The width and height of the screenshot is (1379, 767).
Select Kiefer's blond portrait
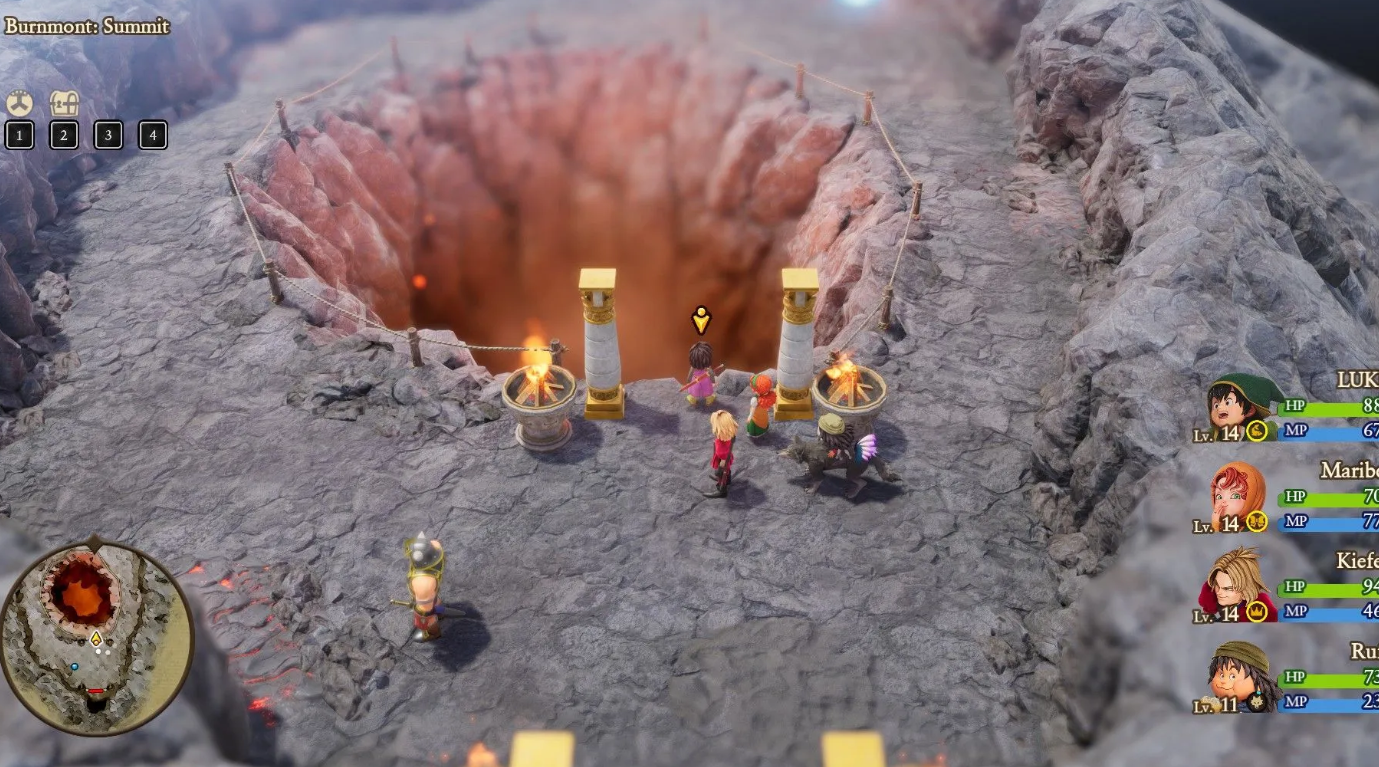pyautogui.click(x=1240, y=584)
